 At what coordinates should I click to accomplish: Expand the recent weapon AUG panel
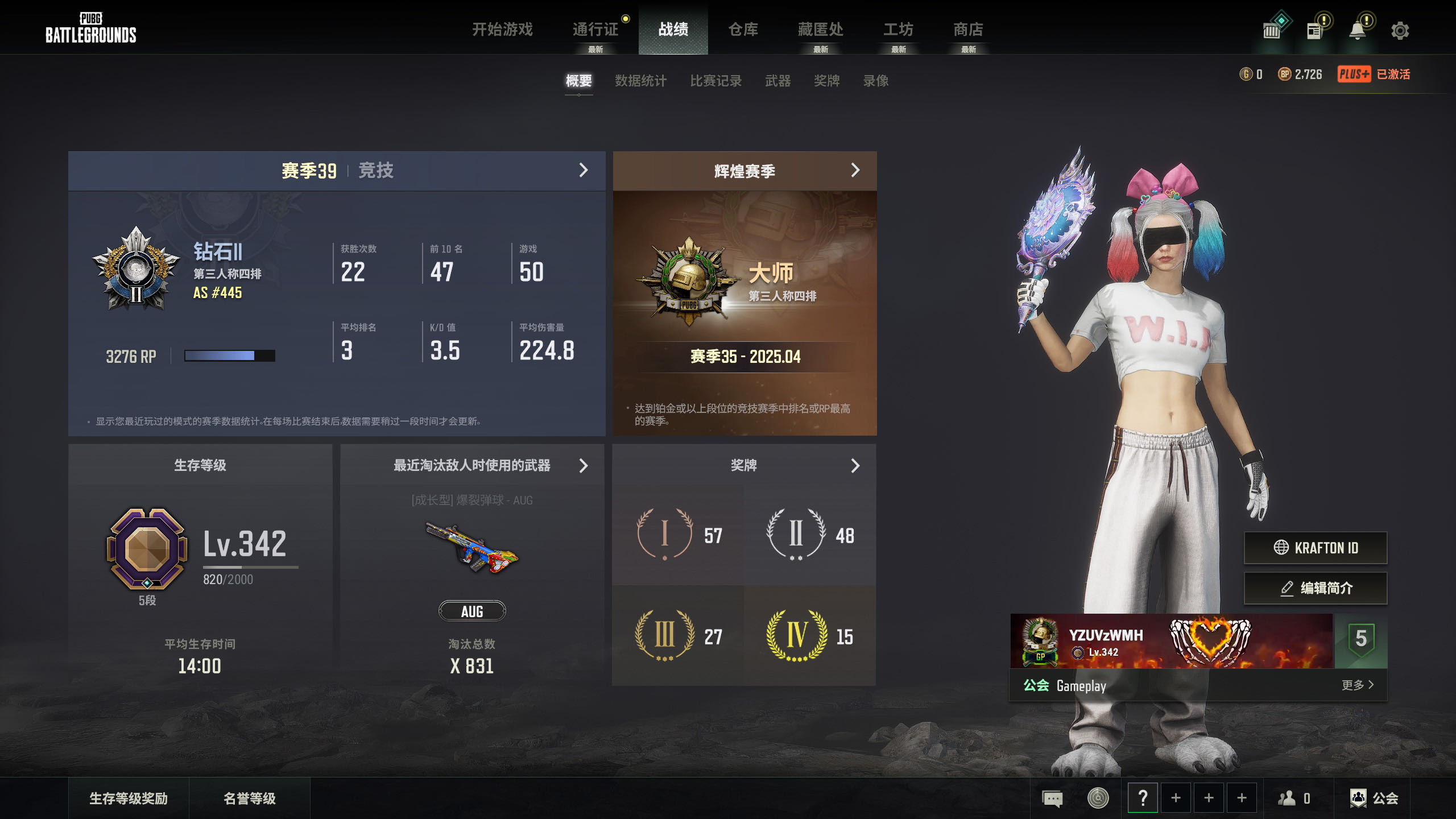(x=583, y=466)
